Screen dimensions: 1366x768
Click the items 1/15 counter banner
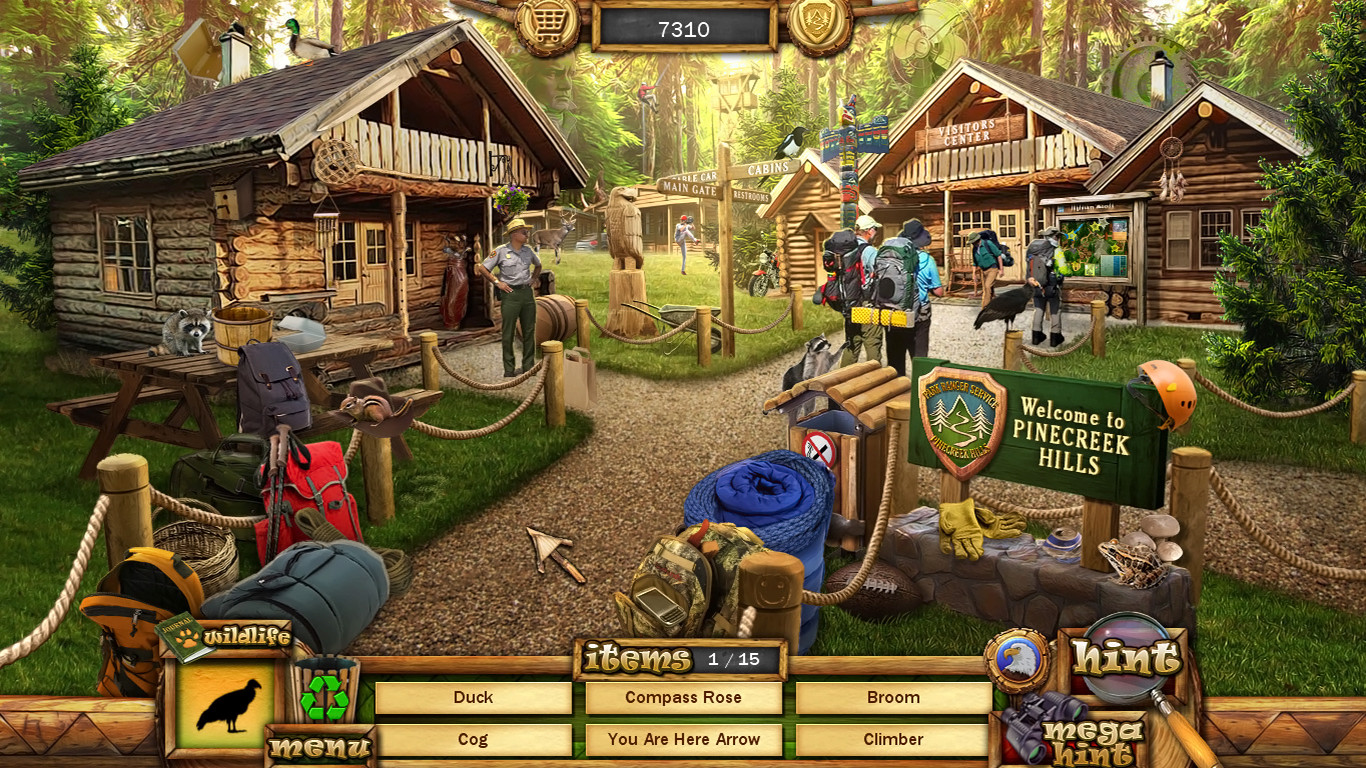point(680,659)
